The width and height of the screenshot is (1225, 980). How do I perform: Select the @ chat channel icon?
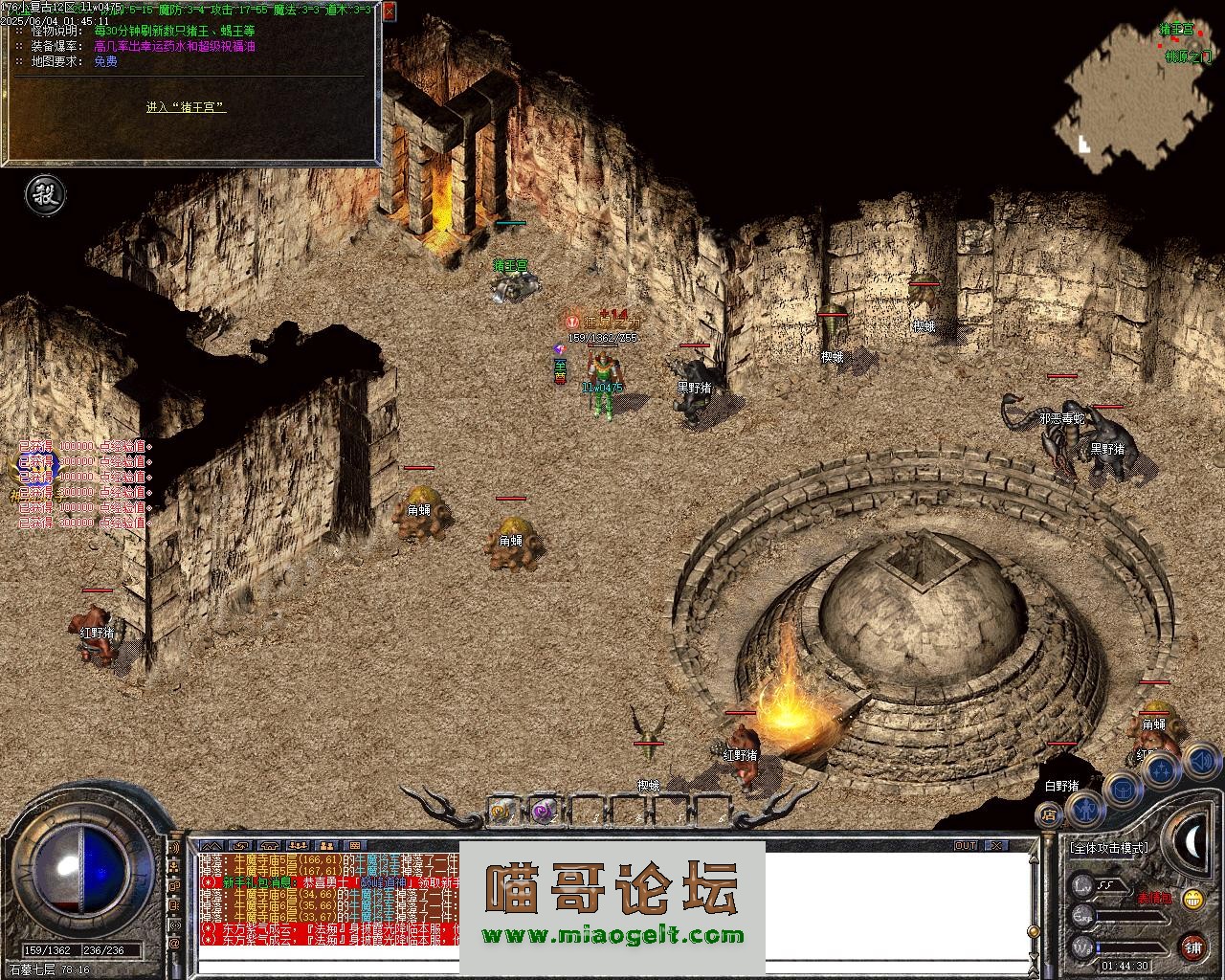coord(175,944)
